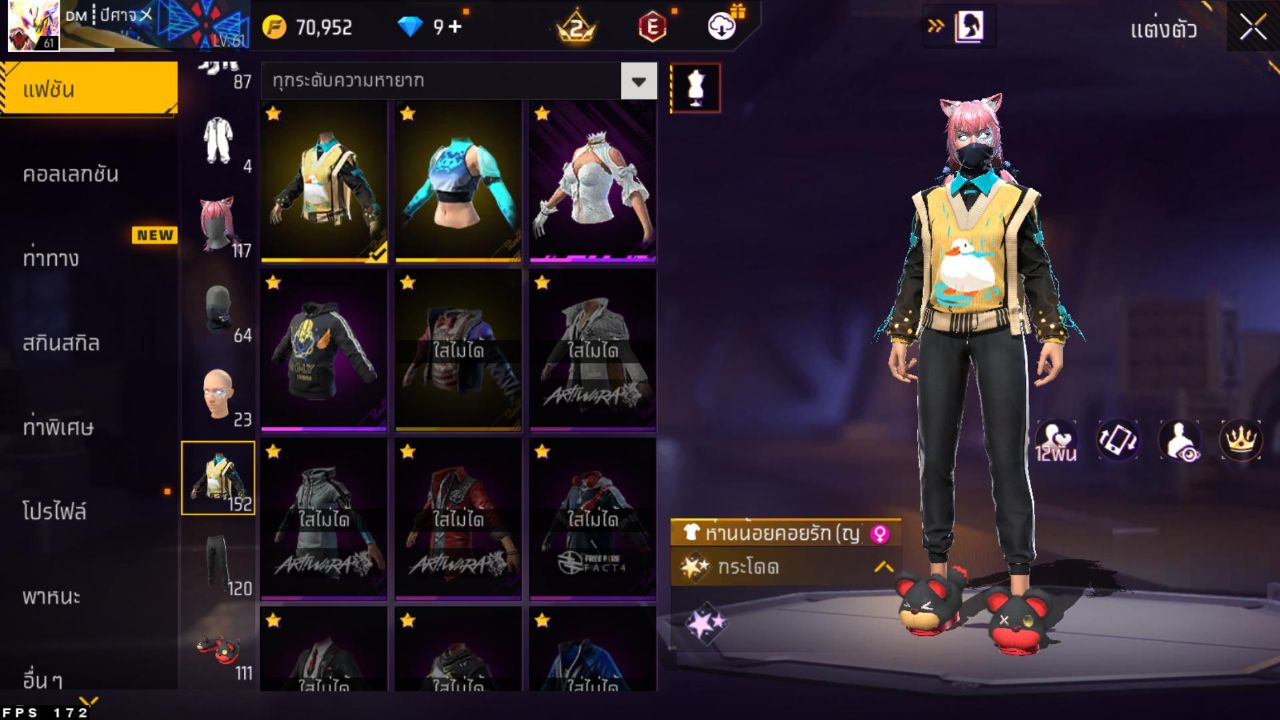Click the shoes category icon
The image size is (1280, 720).
tap(220, 648)
